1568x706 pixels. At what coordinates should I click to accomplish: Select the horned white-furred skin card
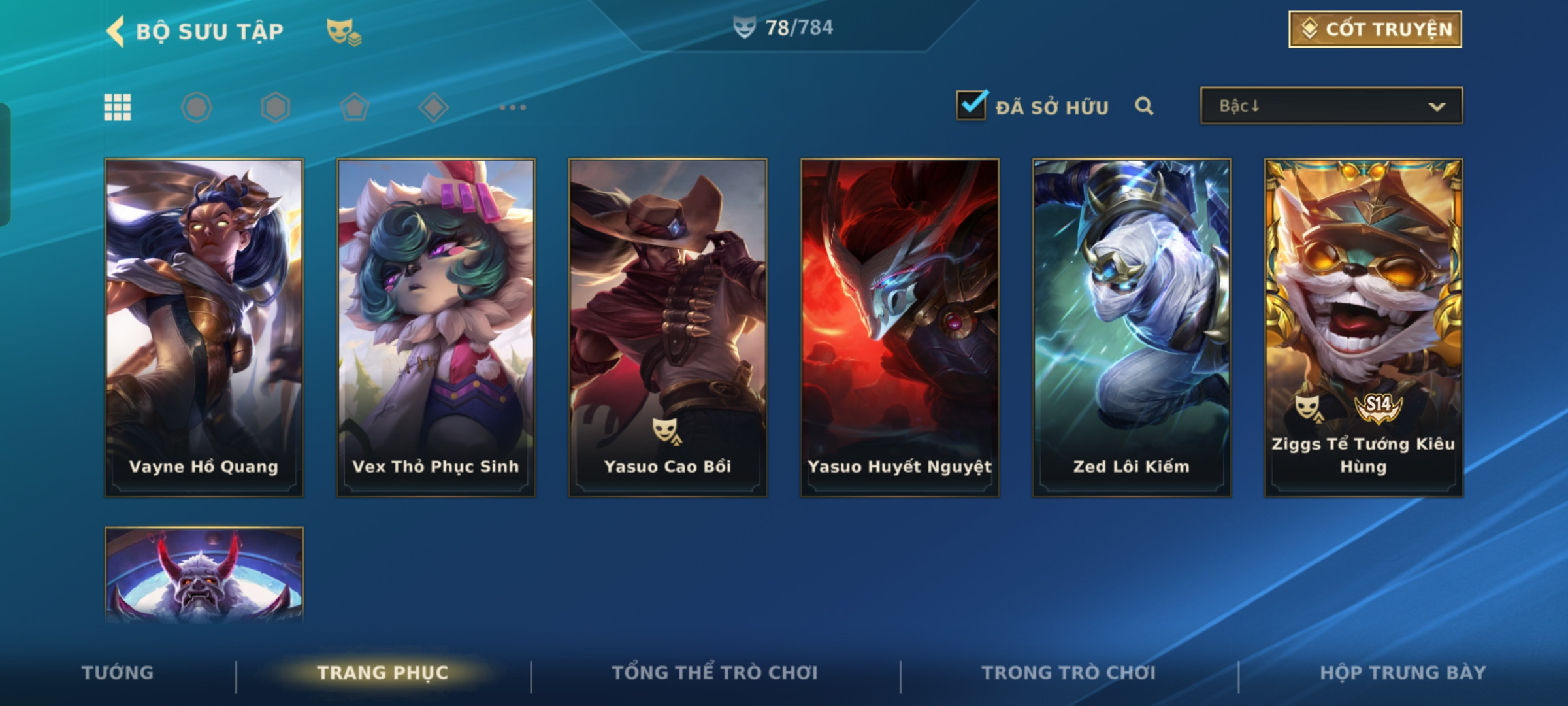(x=204, y=575)
